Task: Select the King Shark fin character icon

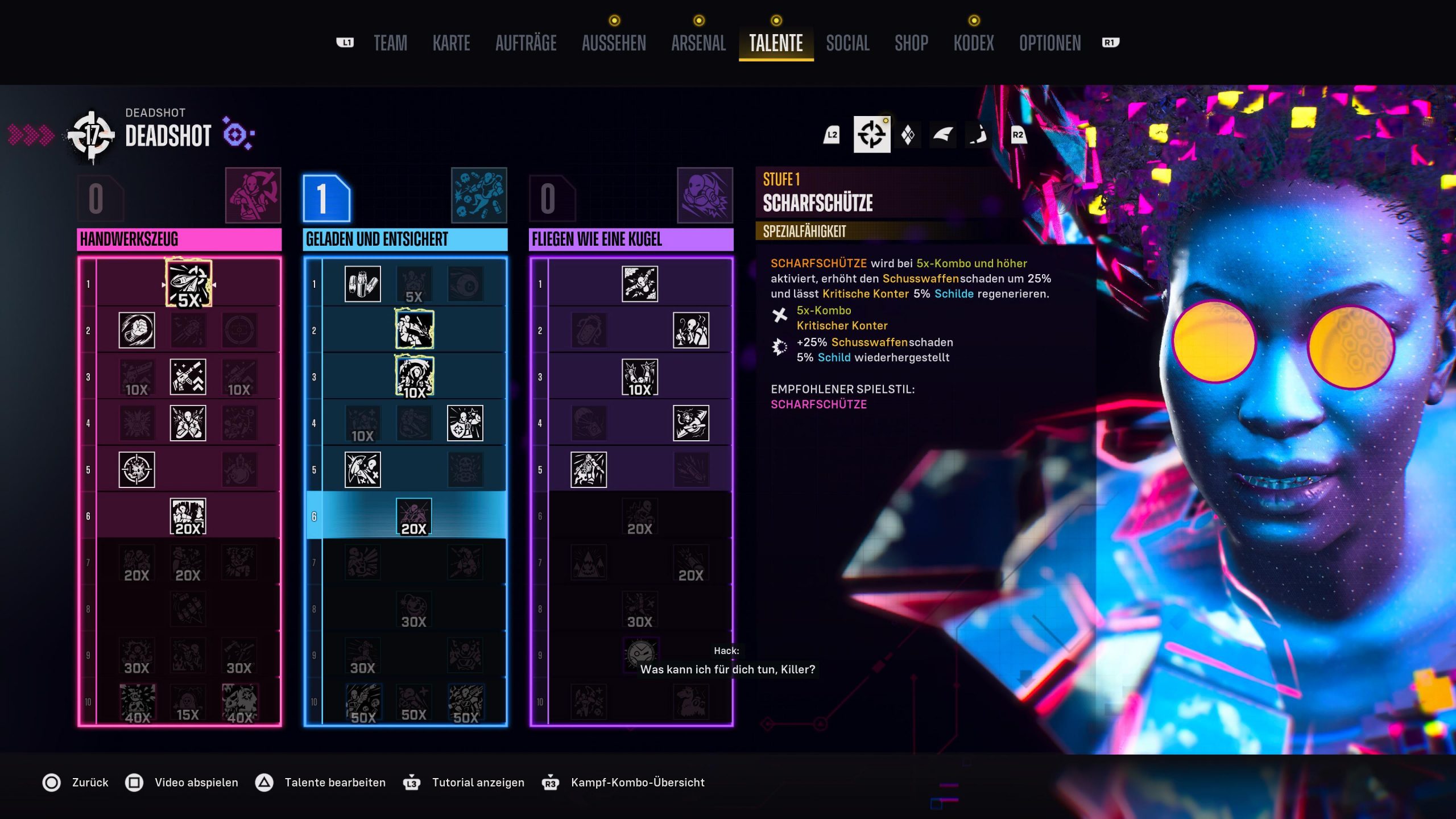Action: (978, 135)
